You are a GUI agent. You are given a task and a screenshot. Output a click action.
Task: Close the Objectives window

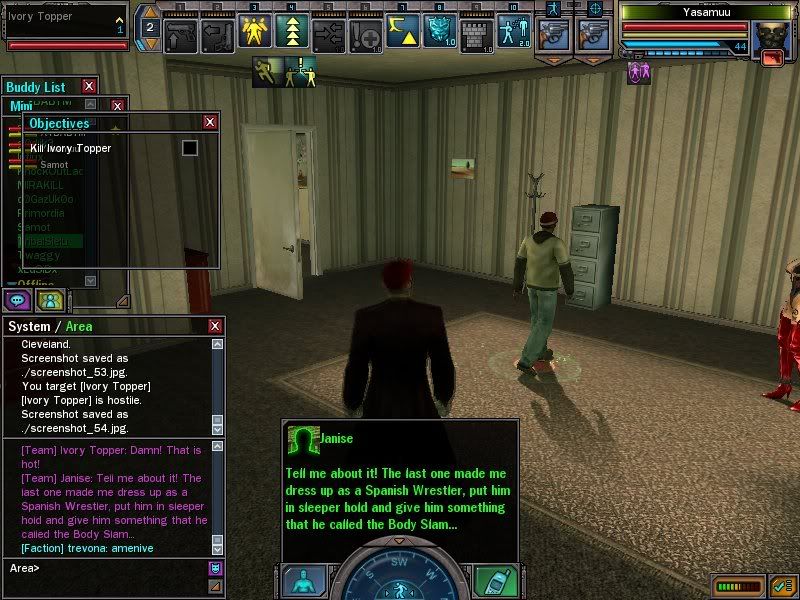(x=210, y=122)
